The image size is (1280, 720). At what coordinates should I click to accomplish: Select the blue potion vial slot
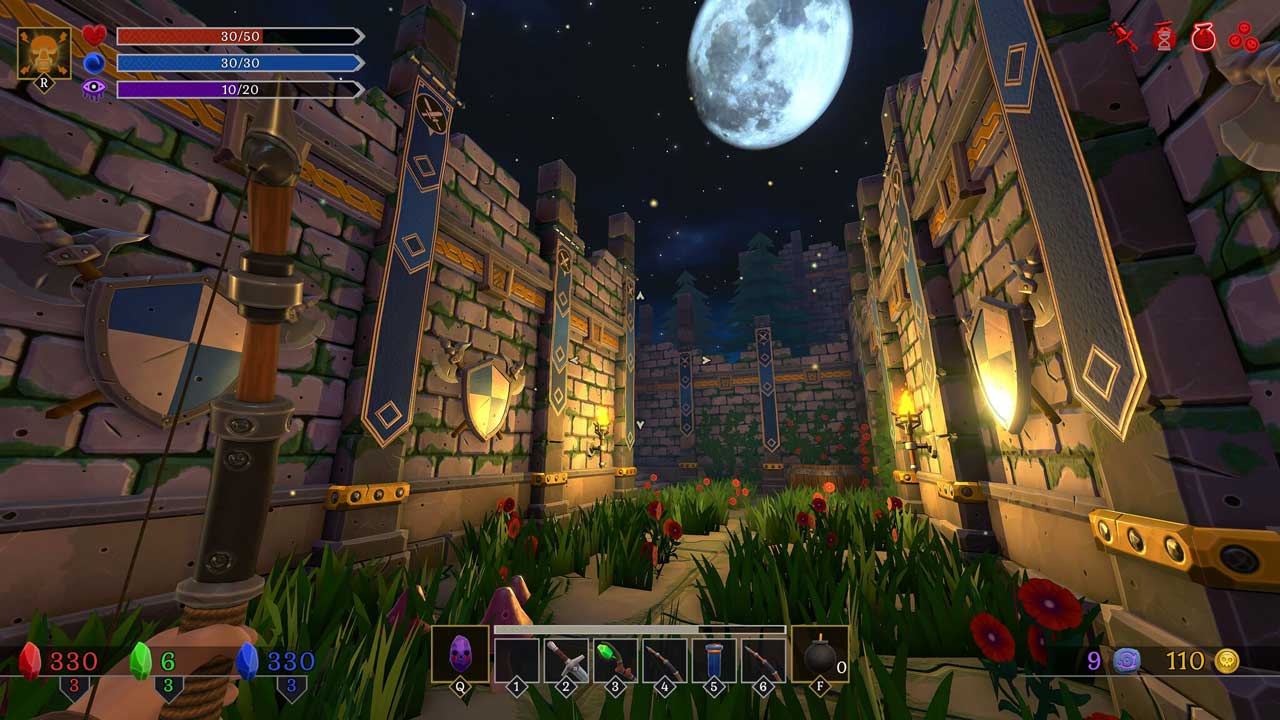coord(713,660)
